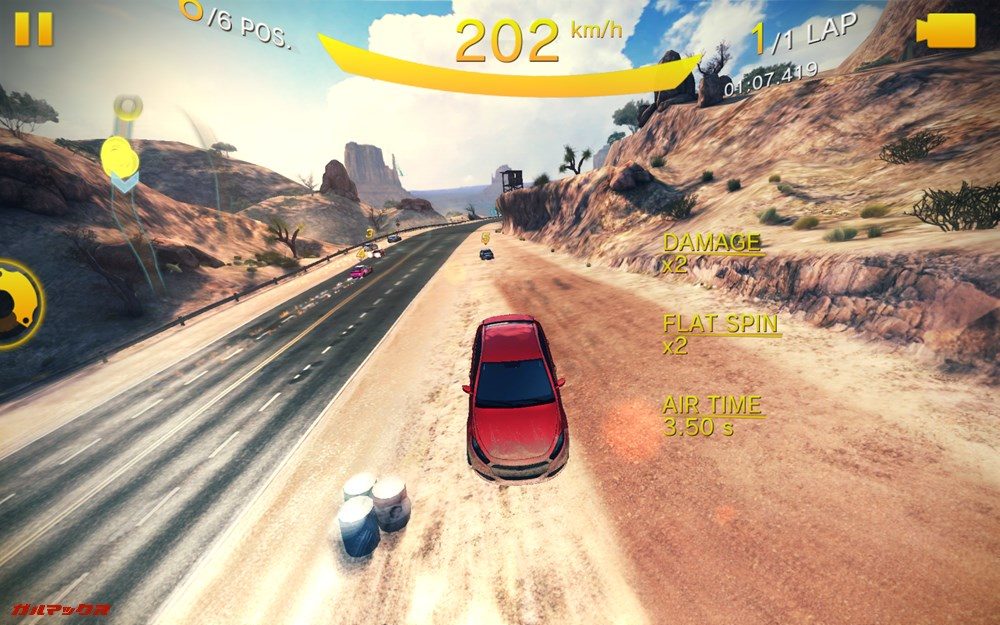The image size is (1000, 625).
Task: Switch the camera view with the camera icon
Action: (x=946, y=30)
